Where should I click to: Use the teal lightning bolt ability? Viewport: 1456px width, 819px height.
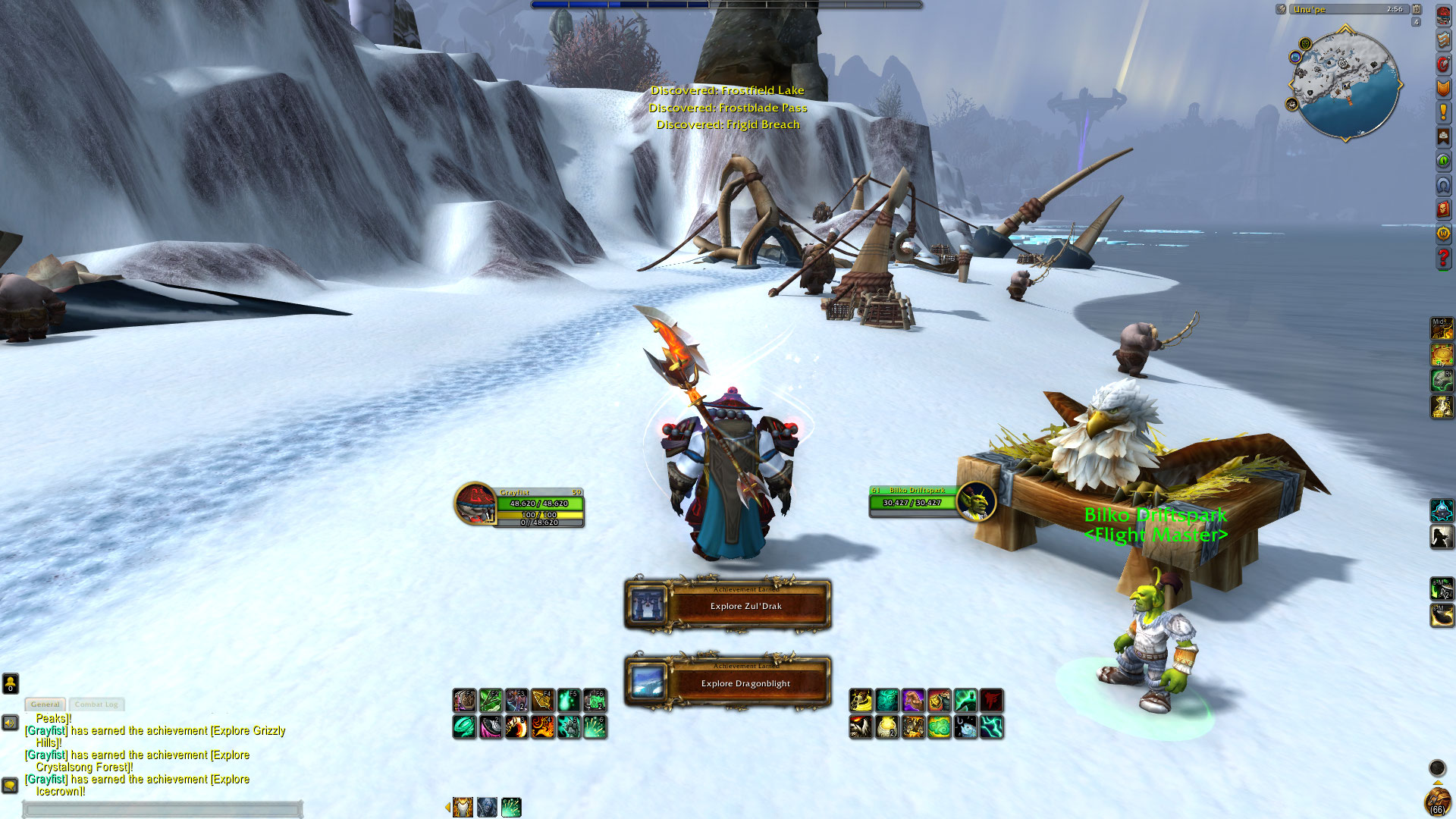(991, 727)
